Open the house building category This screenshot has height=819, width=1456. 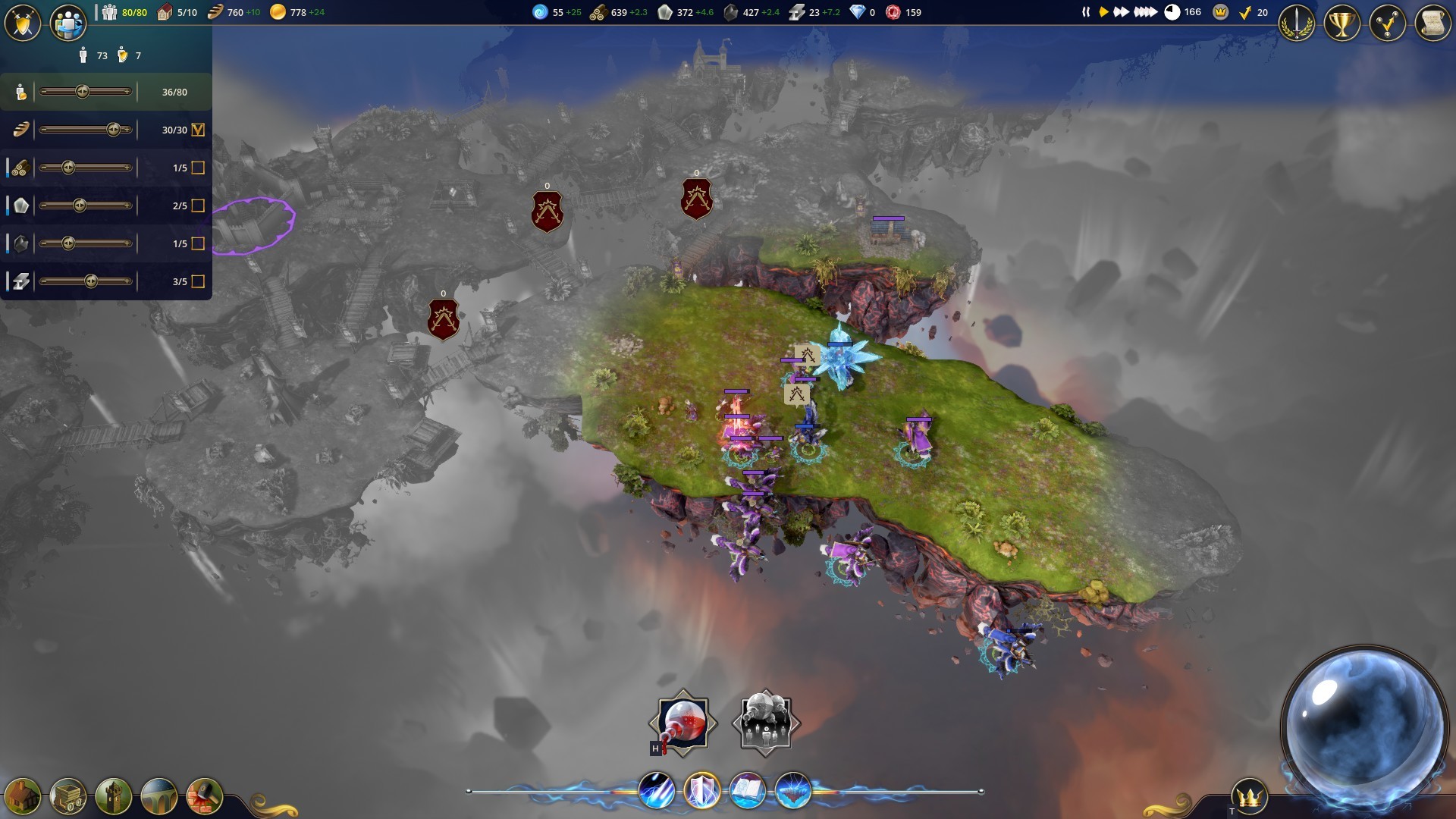pyautogui.click(x=23, y=796)
